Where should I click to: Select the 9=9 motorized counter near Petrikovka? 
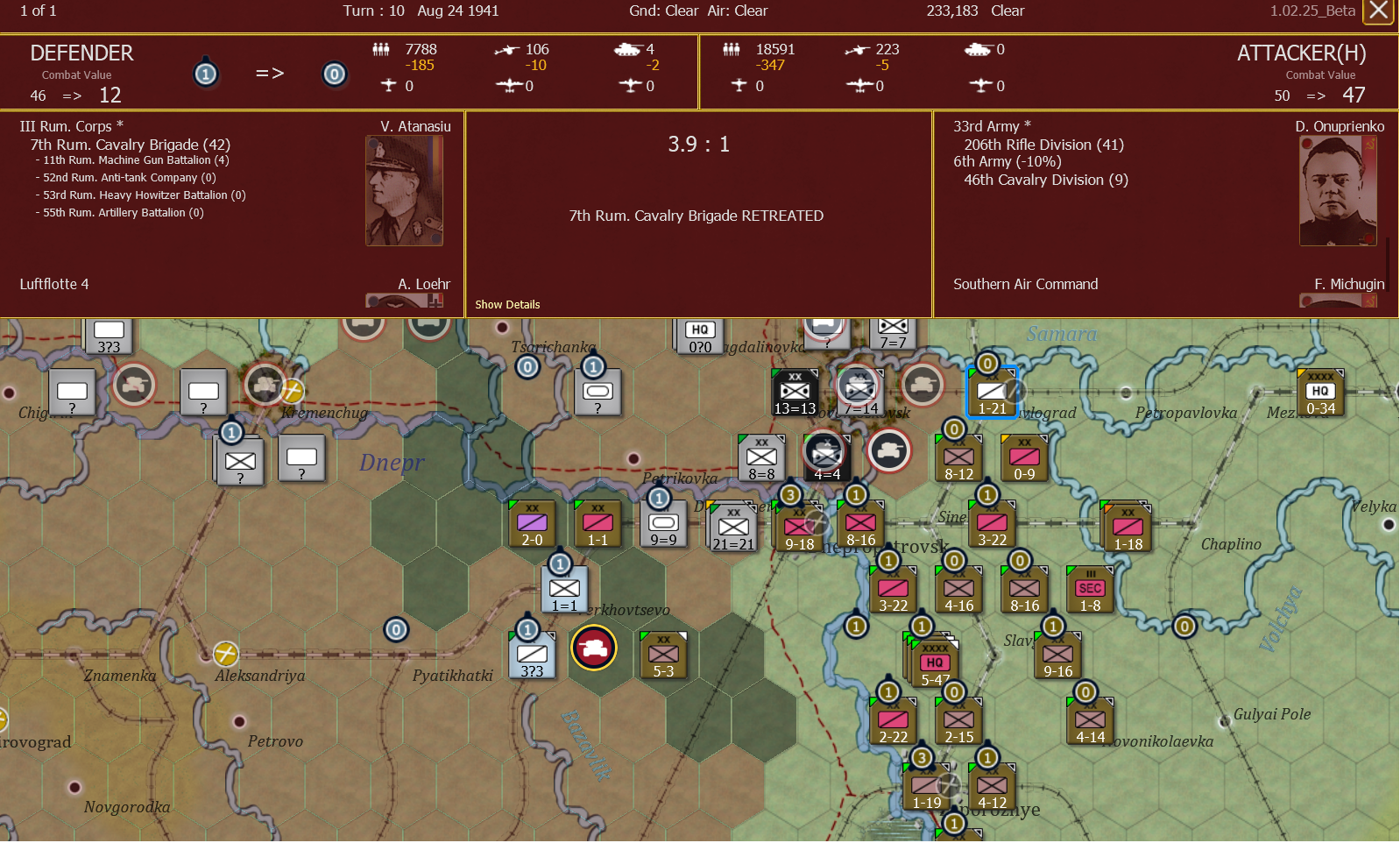tap(662, 523)
